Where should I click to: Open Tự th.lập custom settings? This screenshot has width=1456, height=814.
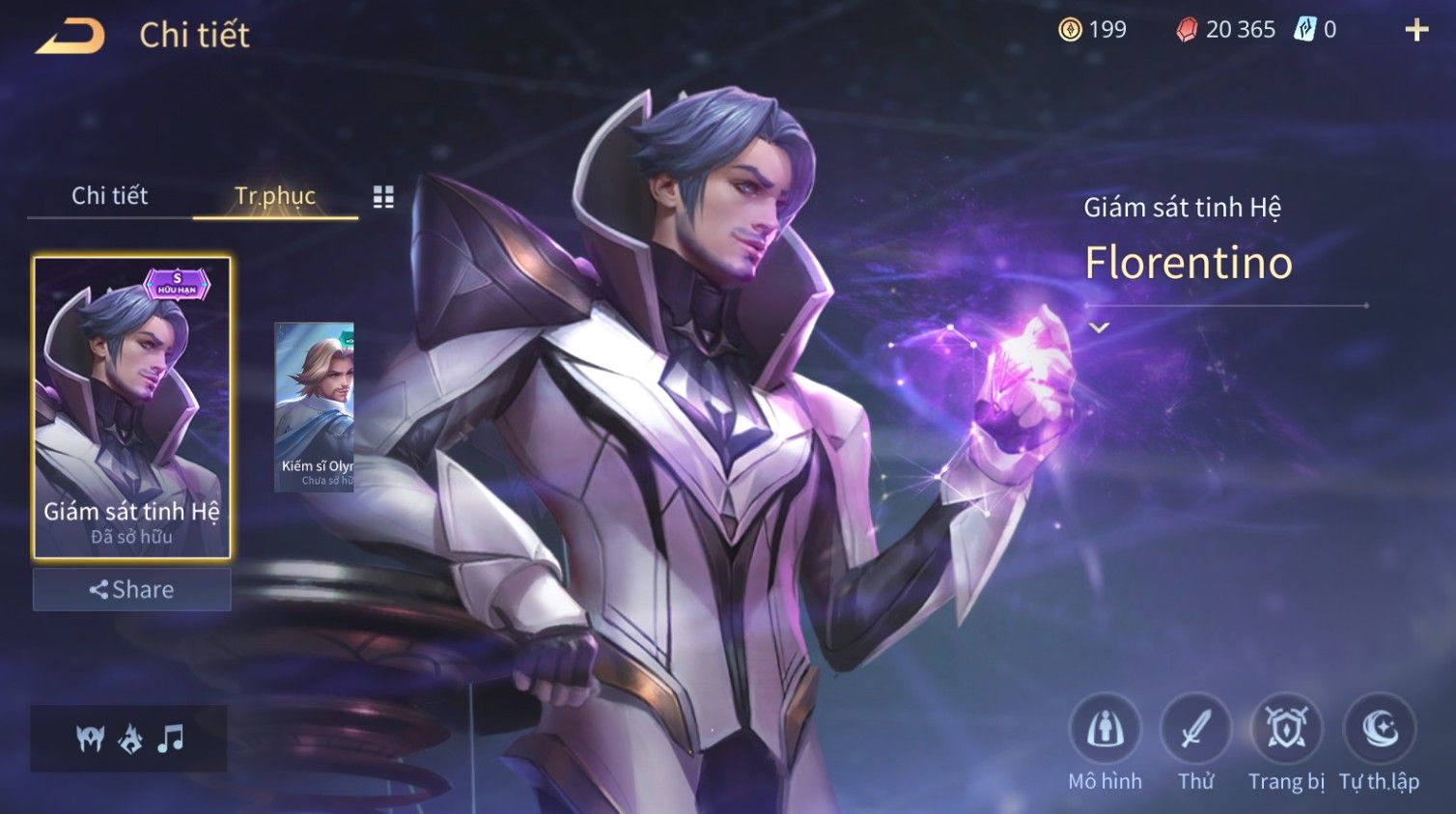coord(1379,730)
